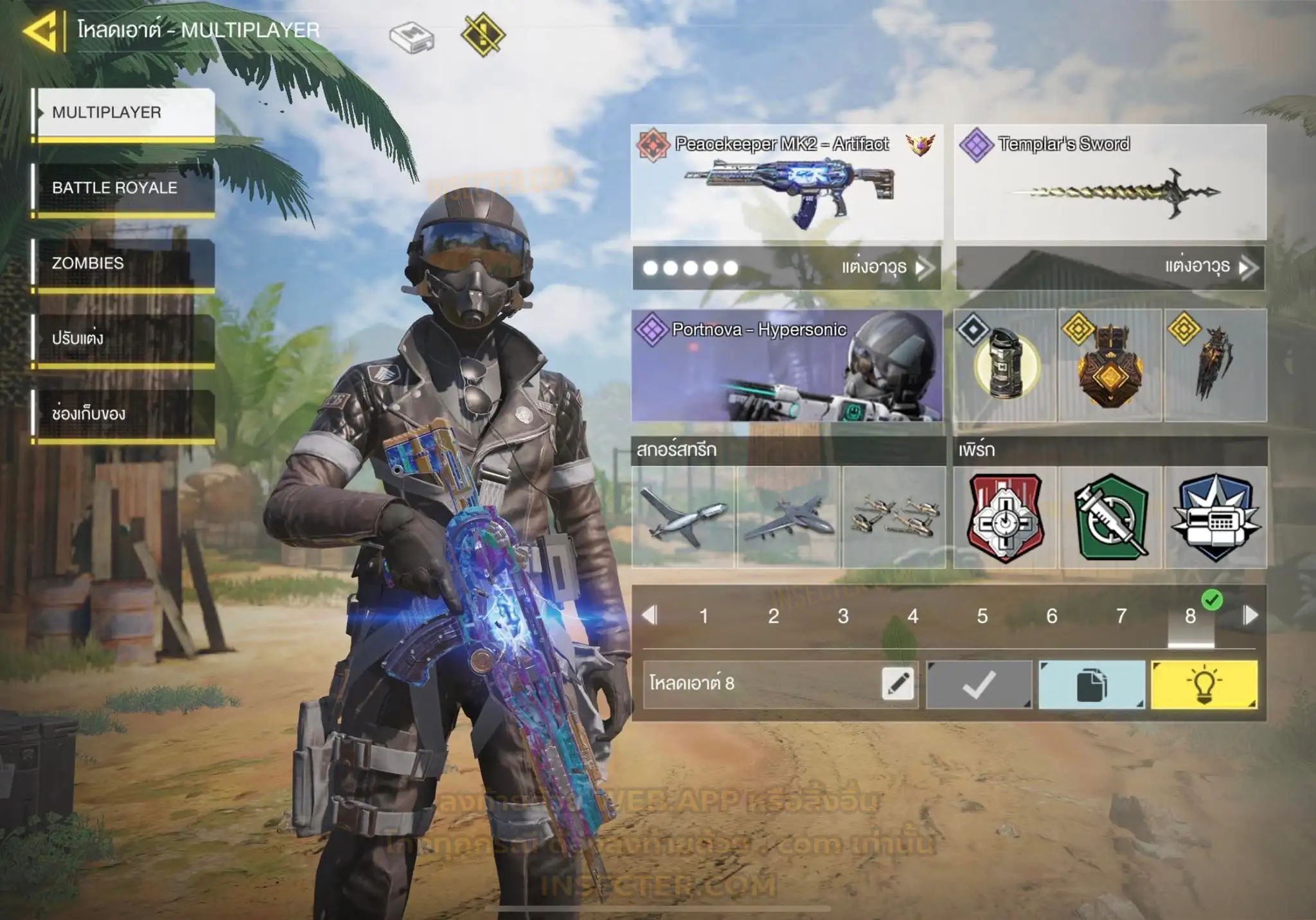
Task: Open loadout suggestions with the lightbulb button
Action: [1204, 685]
